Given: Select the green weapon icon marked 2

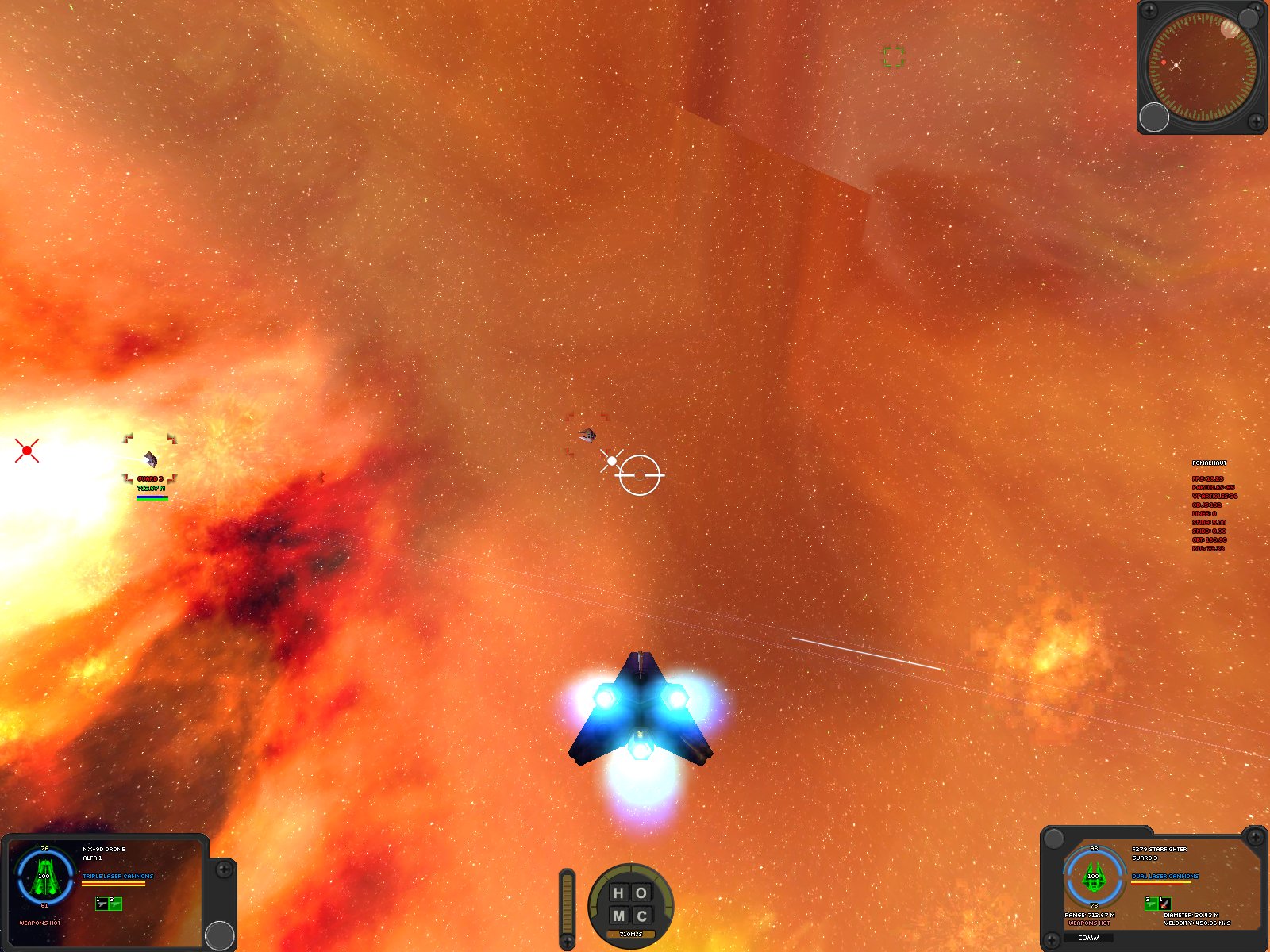Looking at the screenshot, I should click(x=1151, y=904).
